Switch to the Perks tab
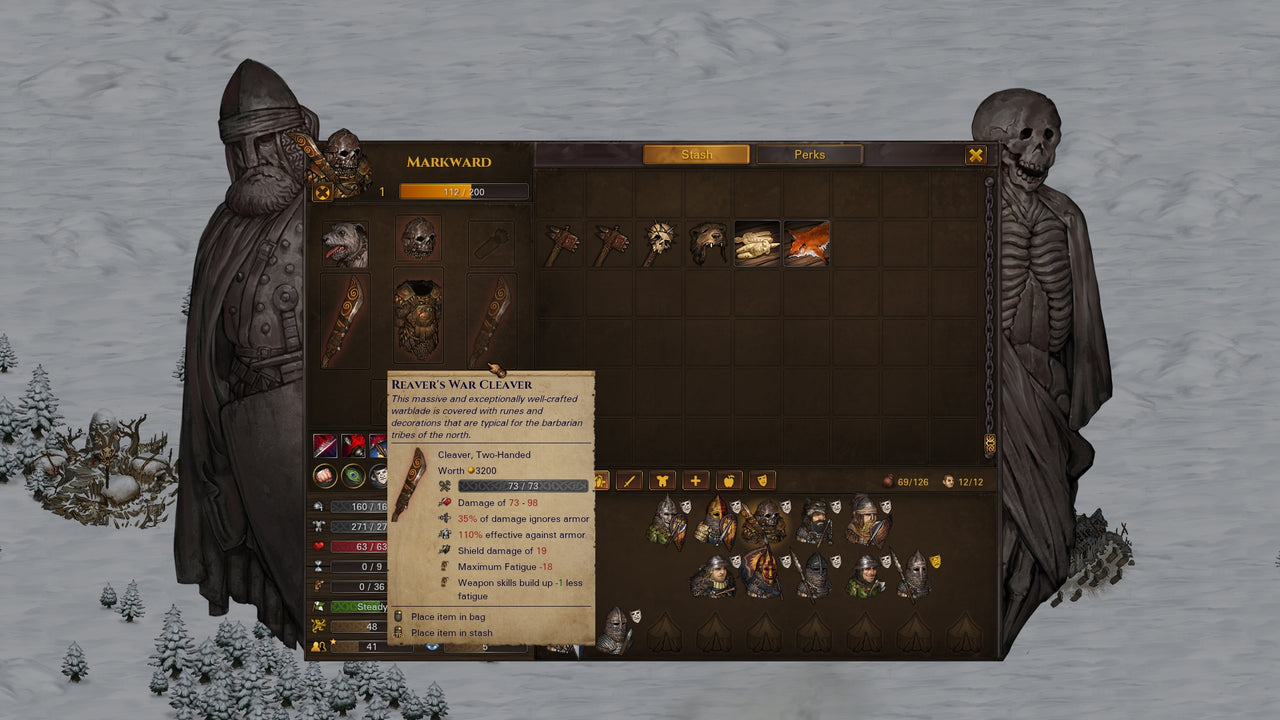 [810, 155]
